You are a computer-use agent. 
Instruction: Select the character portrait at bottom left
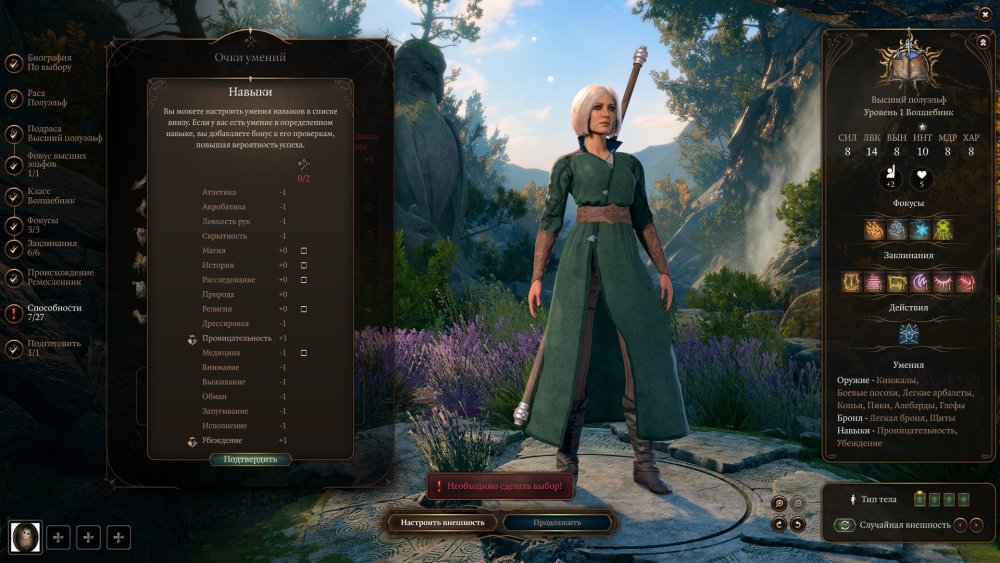coord(24,537)
